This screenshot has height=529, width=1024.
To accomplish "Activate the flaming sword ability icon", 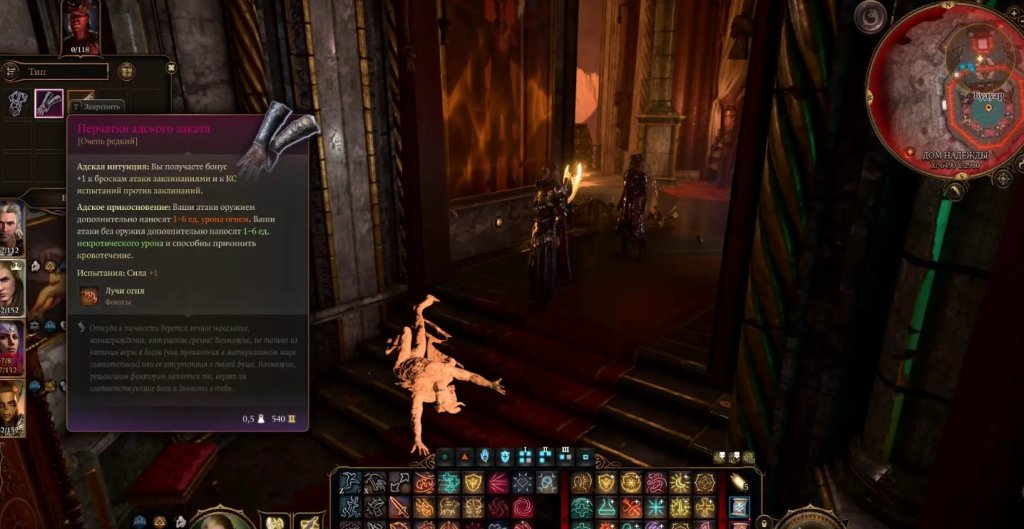I will [400, 505].
